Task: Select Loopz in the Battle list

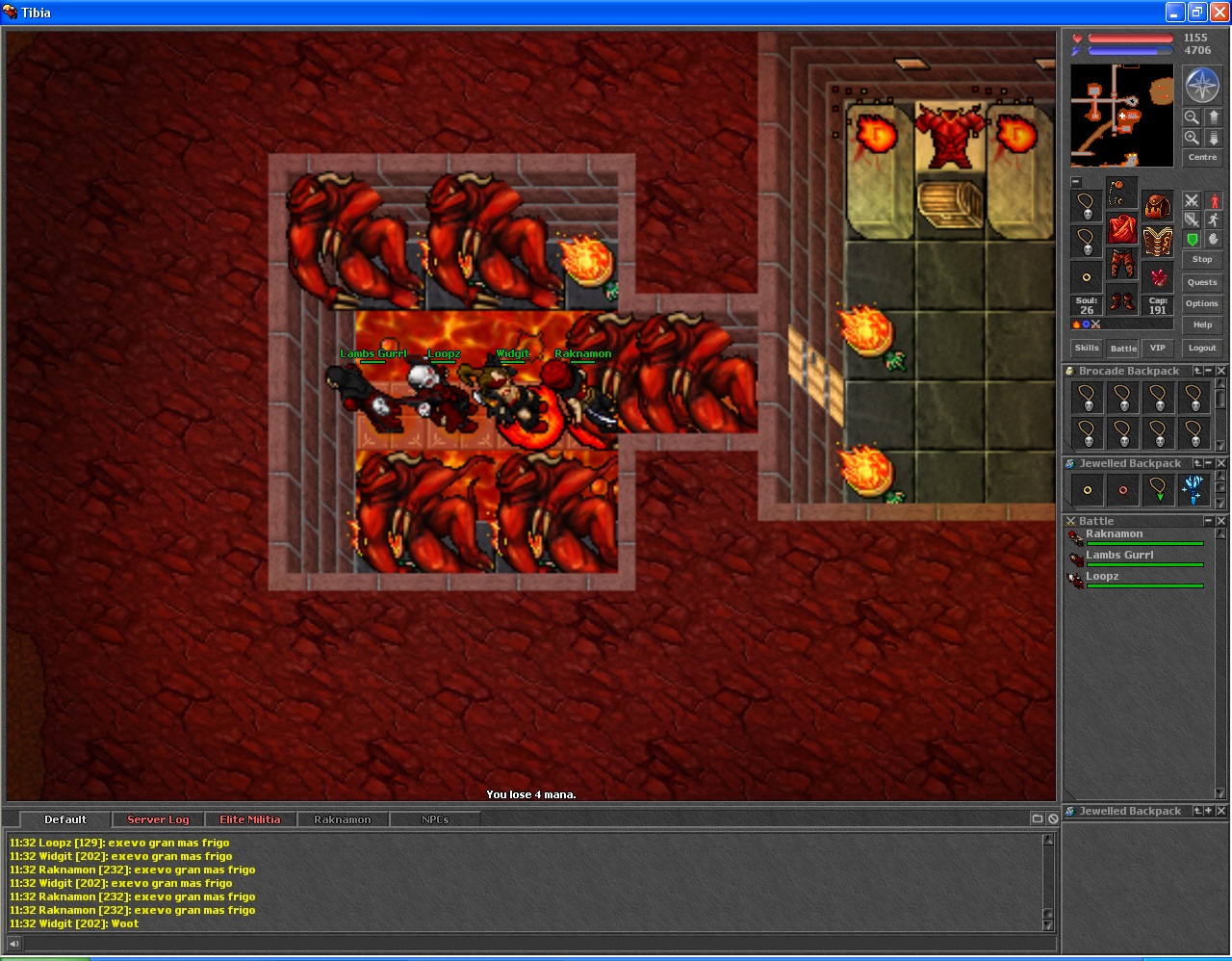Action: point(1103,578)
